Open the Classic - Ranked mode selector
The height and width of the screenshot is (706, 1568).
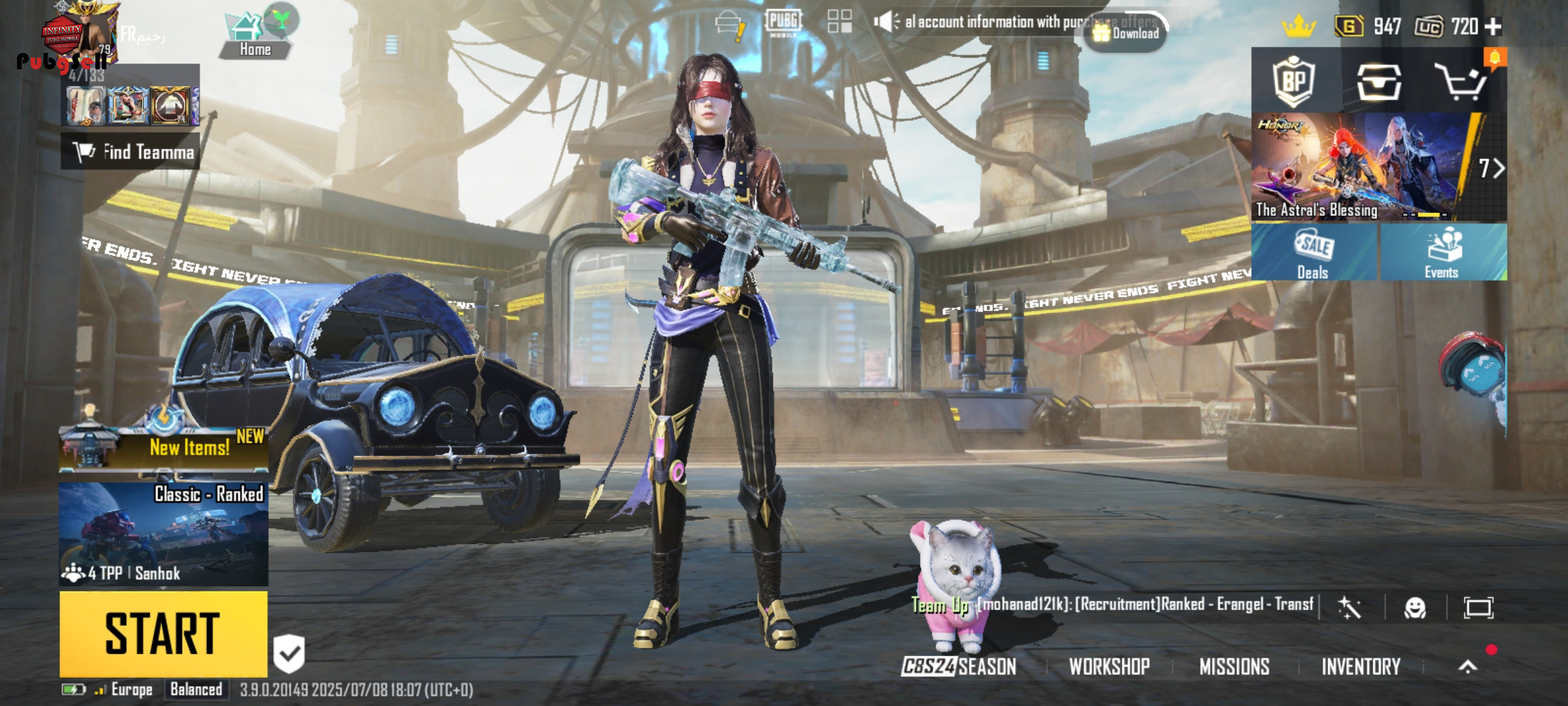tap(163, 533)
